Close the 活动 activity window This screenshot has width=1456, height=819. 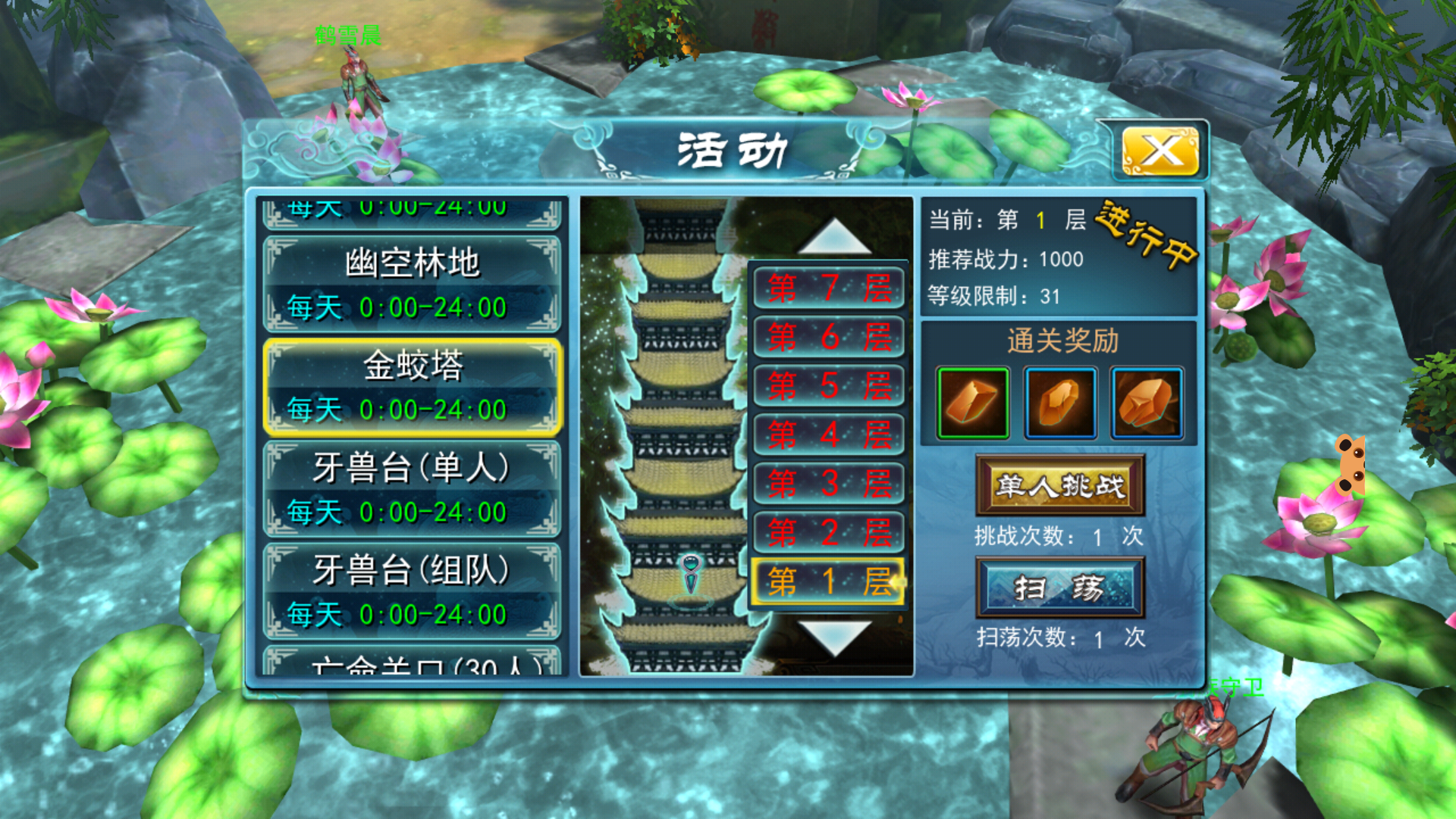point(1160,151)
